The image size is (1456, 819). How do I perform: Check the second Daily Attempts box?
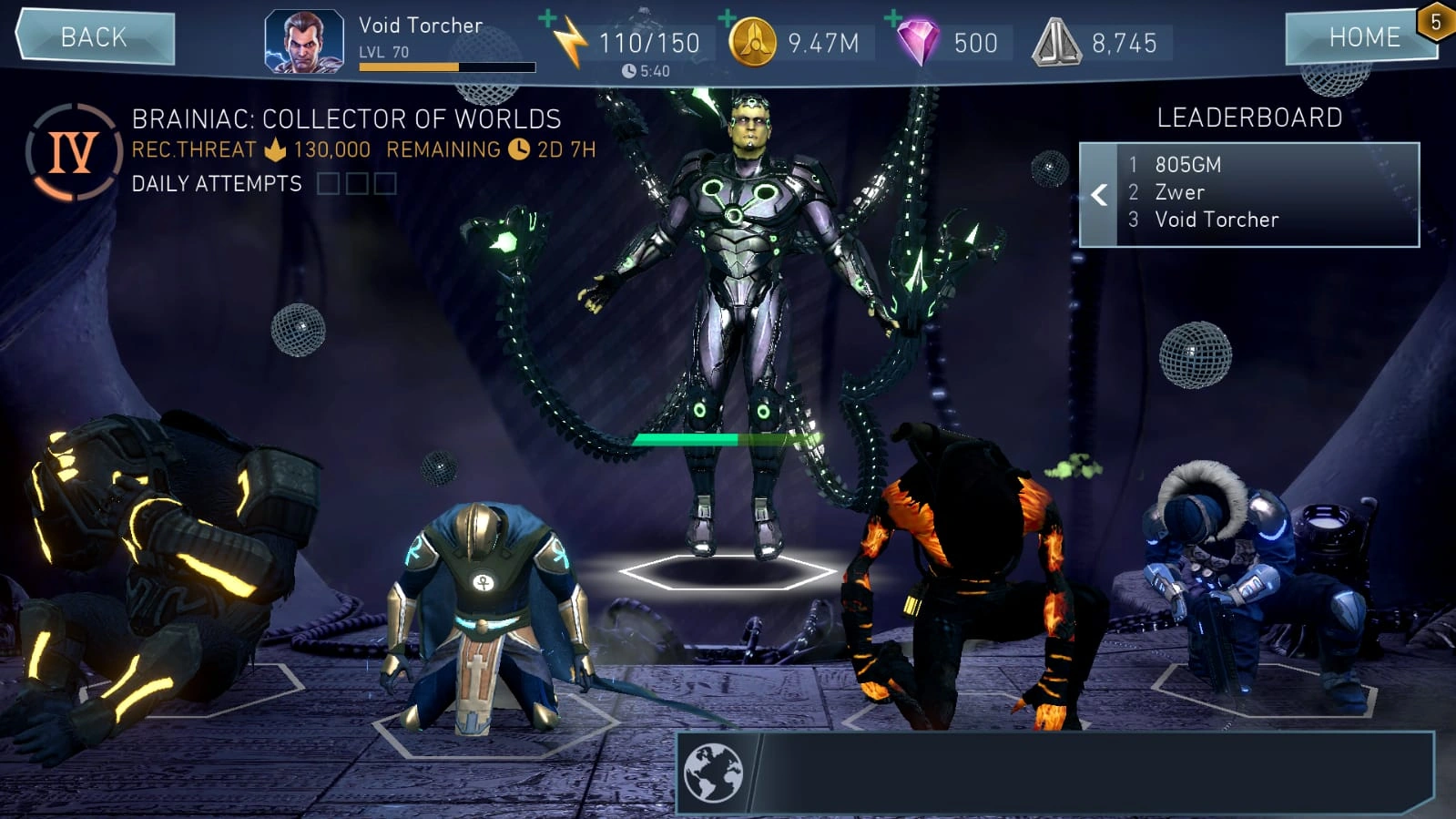tap(358, 184)
